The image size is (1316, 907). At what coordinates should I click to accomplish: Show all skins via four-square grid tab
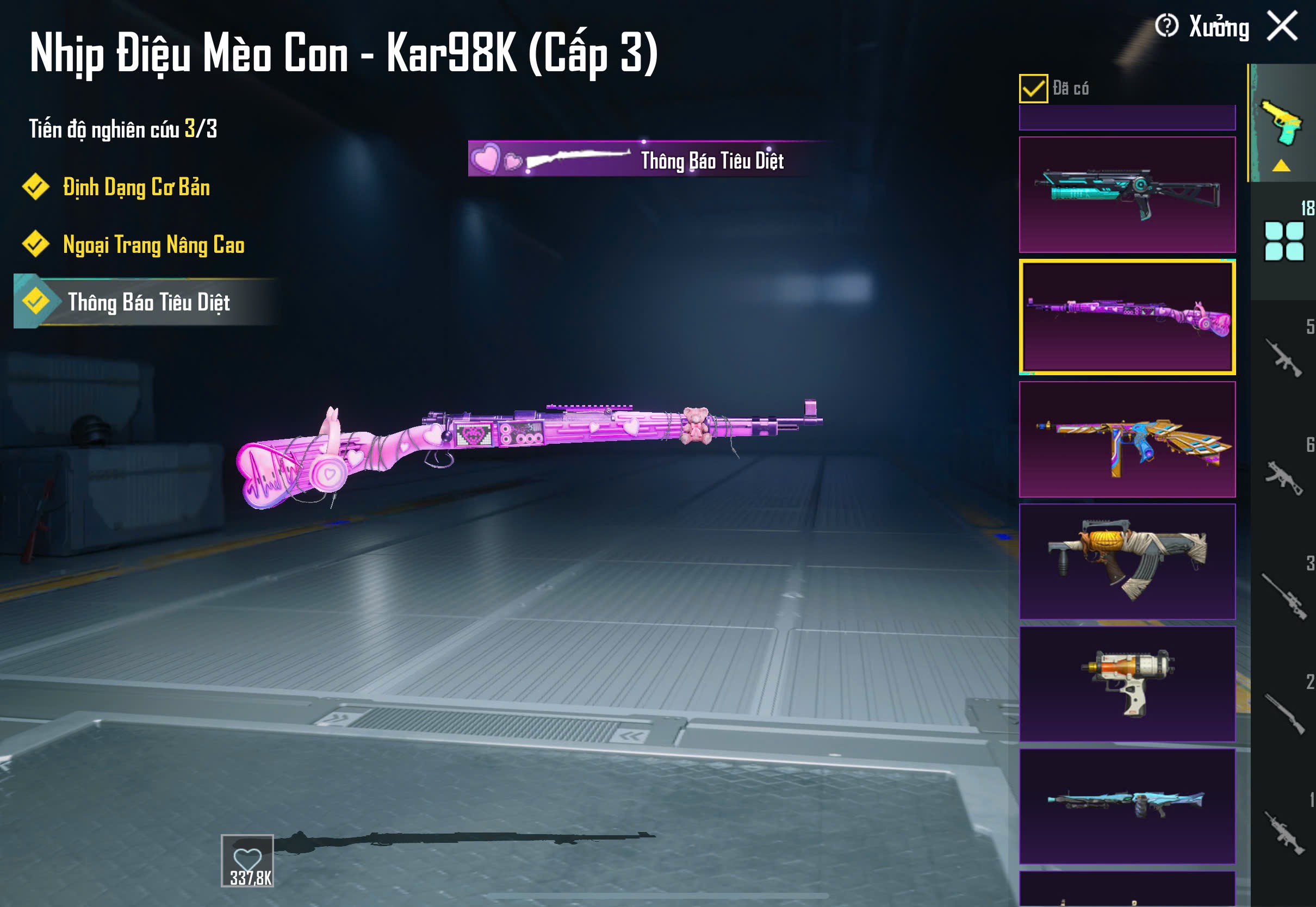pyautogui.click(x=1283, y=241)
